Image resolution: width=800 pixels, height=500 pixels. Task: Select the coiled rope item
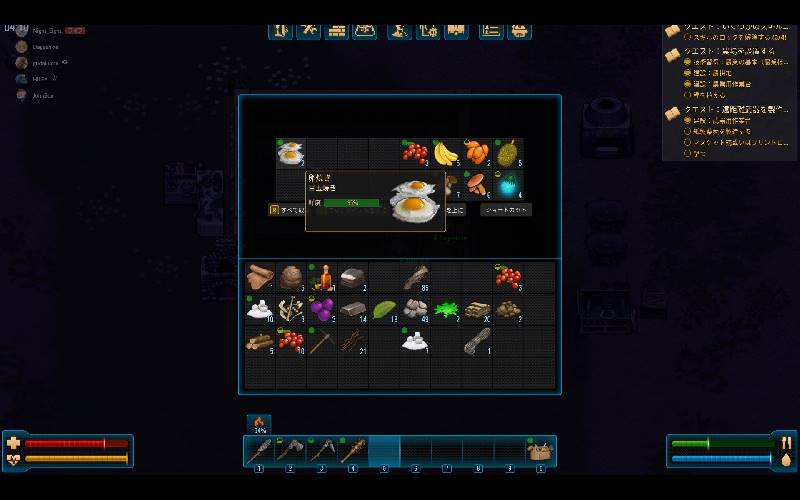click(x=477, y=341)
